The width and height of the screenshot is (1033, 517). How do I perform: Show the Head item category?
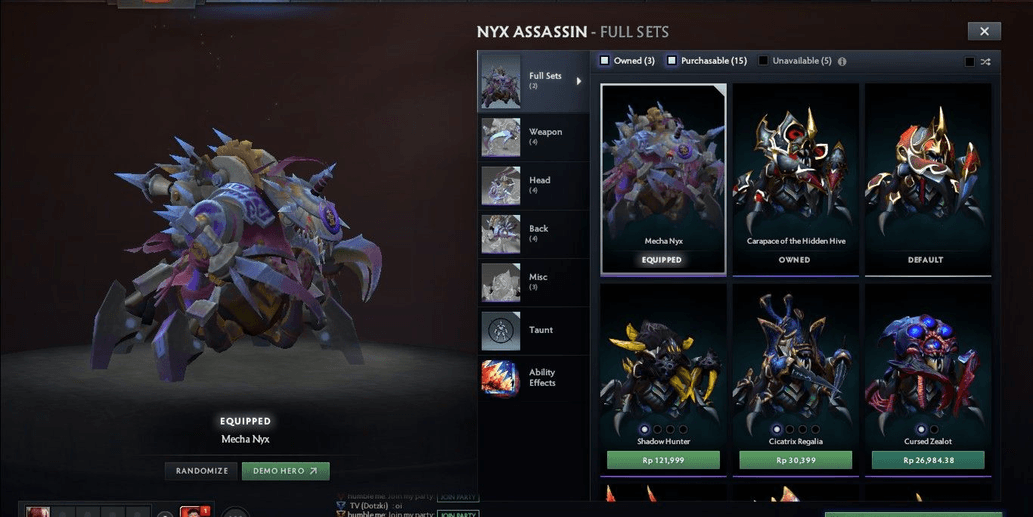coord(532,185)
